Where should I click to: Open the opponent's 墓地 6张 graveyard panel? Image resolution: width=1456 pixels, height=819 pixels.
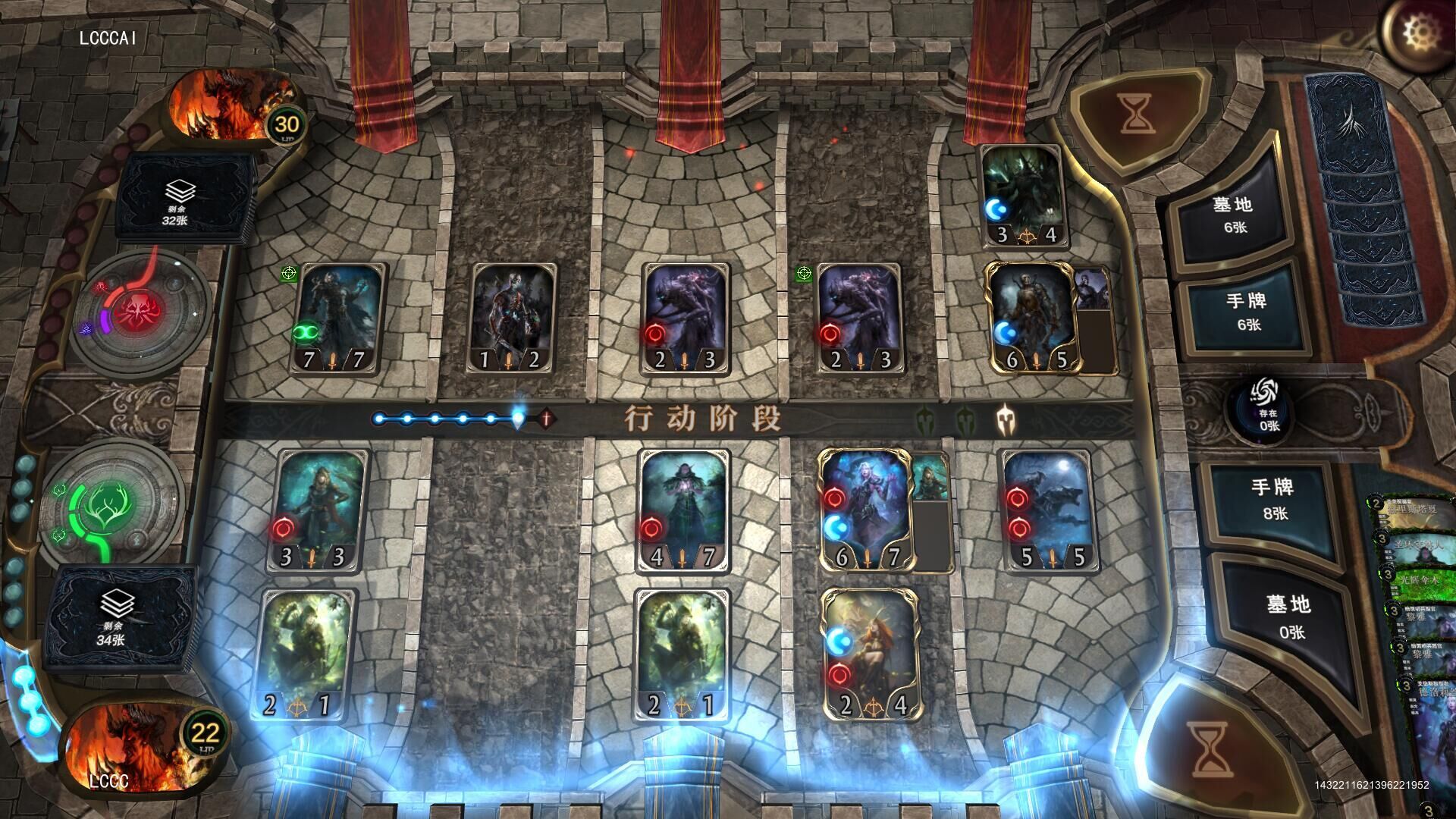1234,214
